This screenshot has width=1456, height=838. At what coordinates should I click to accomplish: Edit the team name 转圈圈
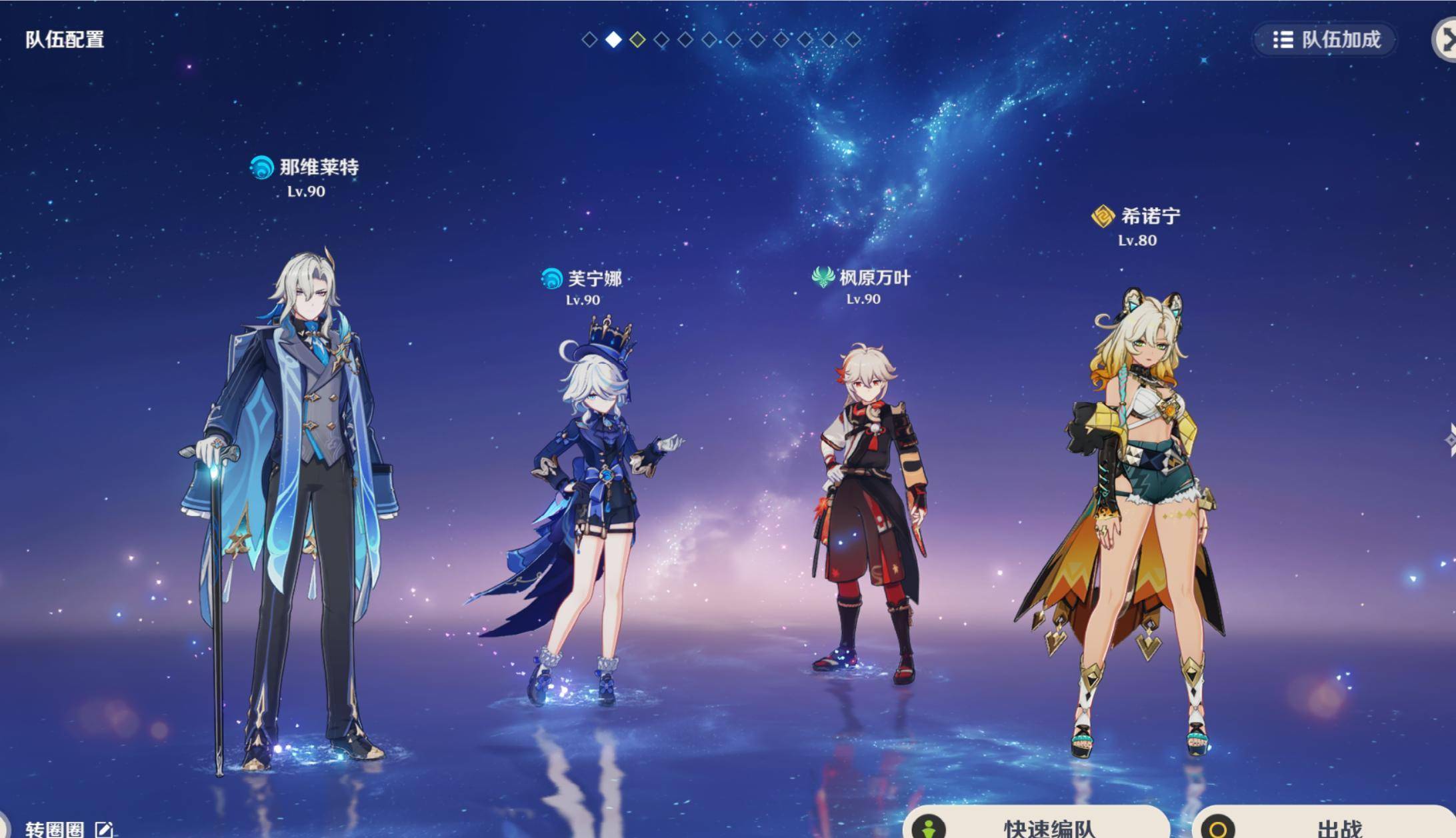pos(104,829)
